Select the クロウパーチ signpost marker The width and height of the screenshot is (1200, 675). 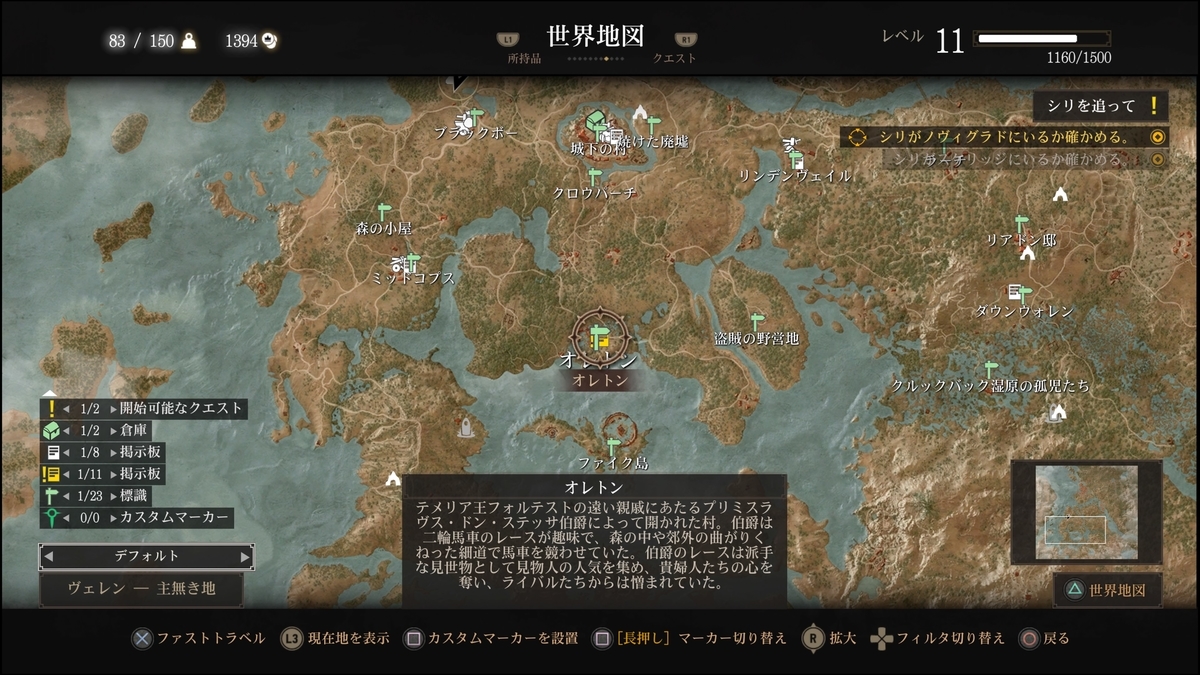click(x=594, y=176)
